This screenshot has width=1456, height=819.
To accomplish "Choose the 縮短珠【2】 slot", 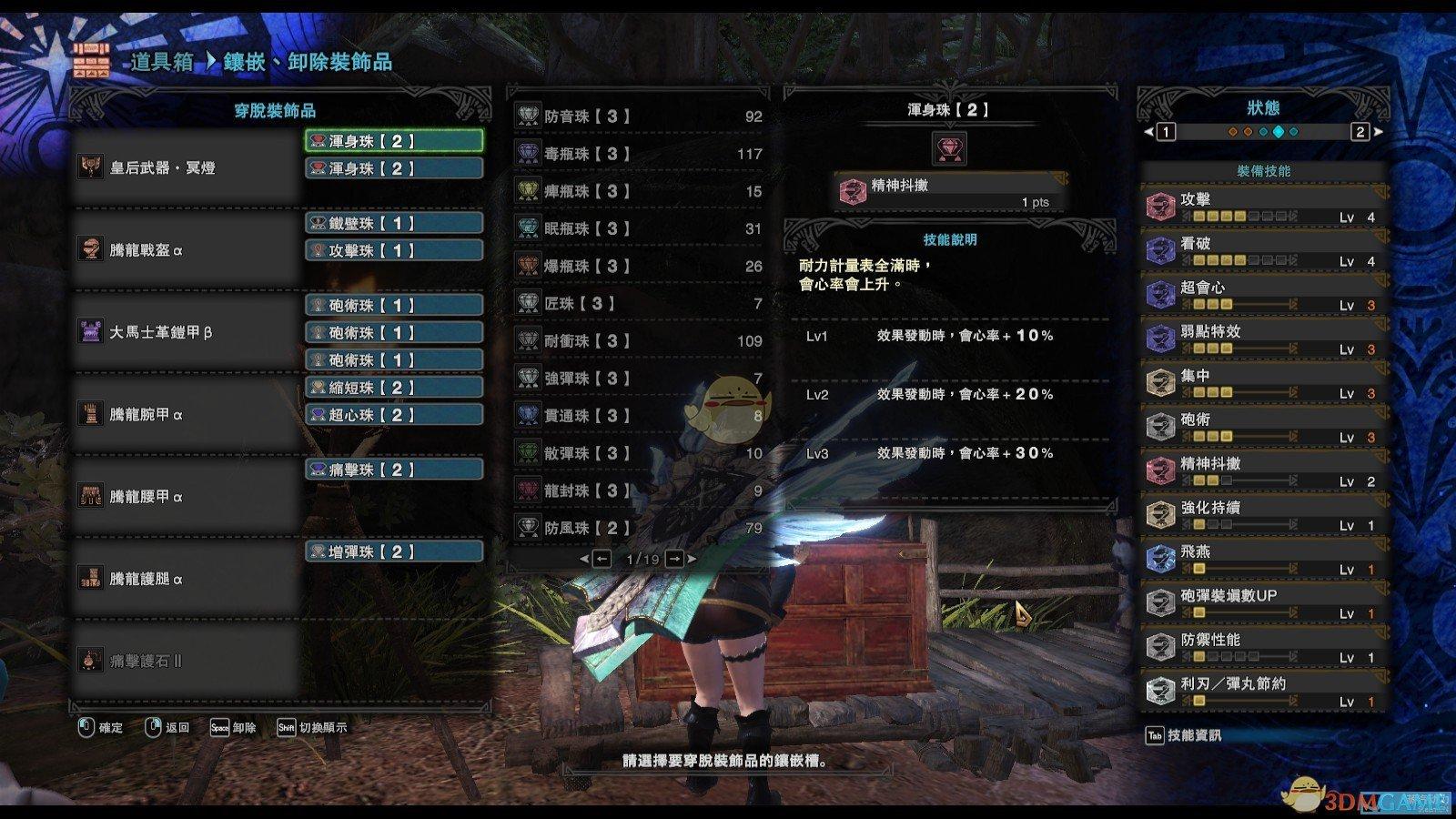I will [393, 388].
